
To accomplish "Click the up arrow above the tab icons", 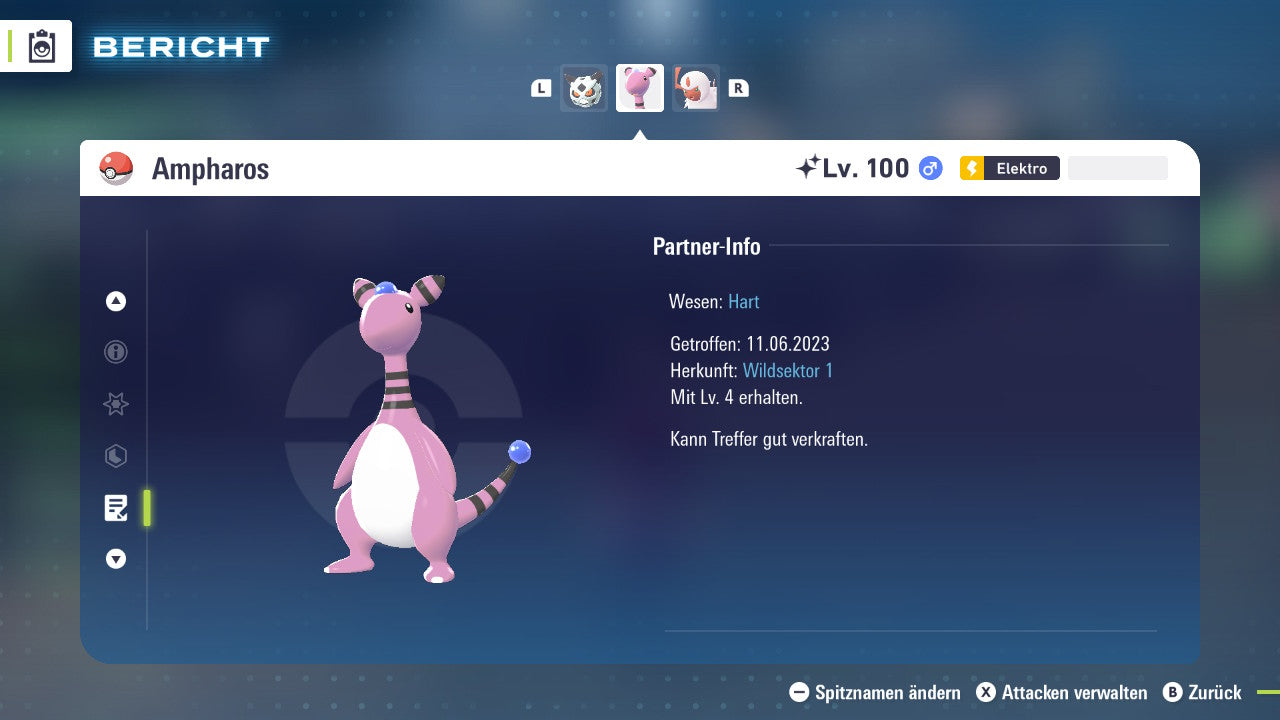I will pos(116,301).
